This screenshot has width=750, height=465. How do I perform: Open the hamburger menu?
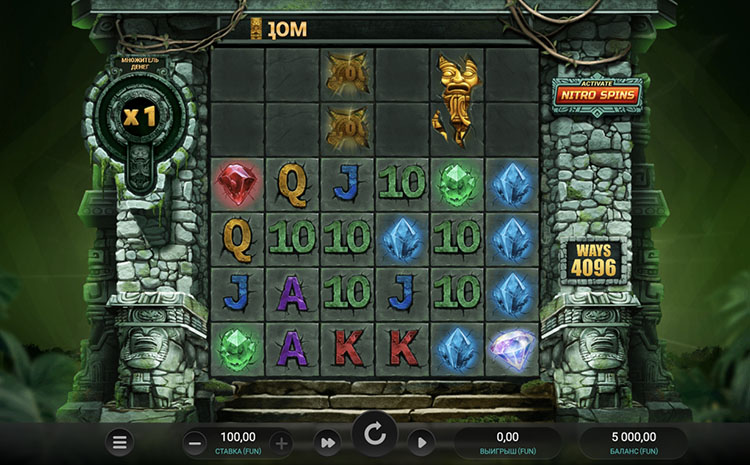coord(120,441)
